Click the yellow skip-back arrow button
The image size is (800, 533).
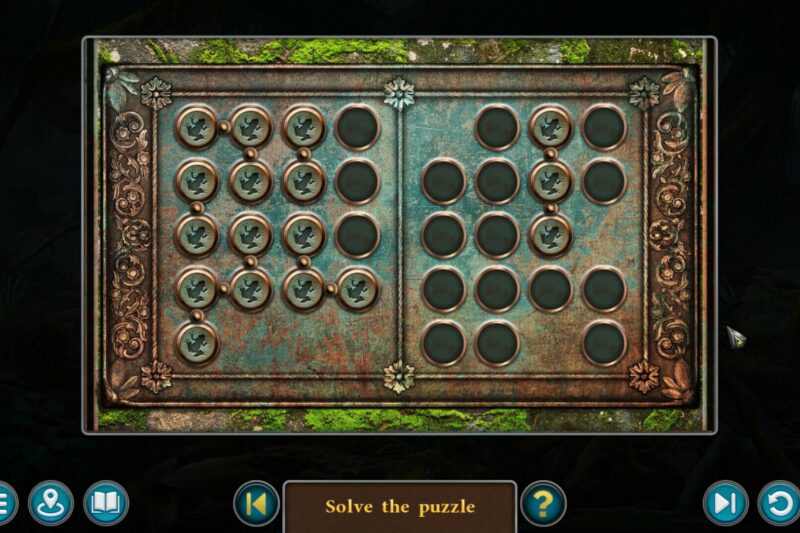256,503
